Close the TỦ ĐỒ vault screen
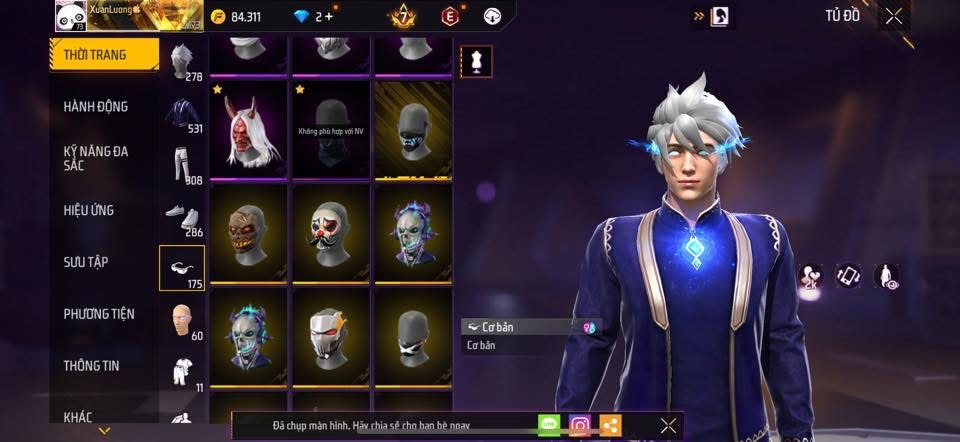 coord(894,15)
